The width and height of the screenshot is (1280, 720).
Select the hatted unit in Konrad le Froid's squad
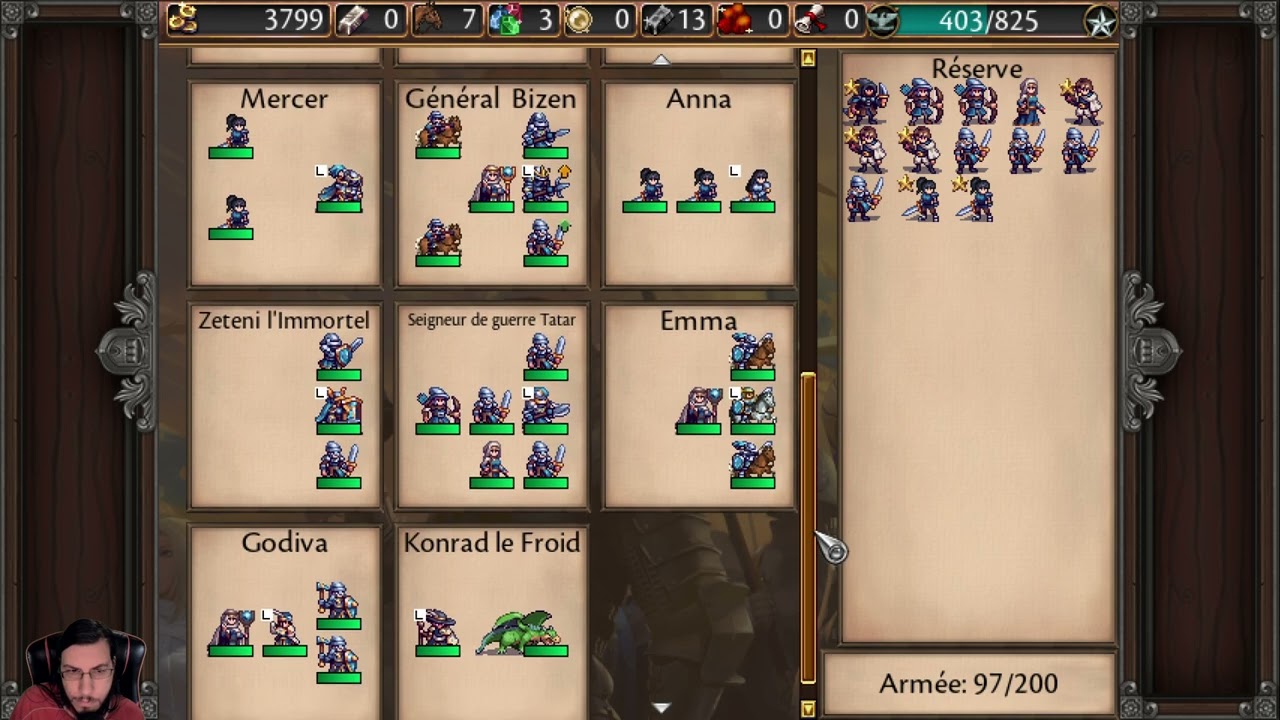coord(437,630)
